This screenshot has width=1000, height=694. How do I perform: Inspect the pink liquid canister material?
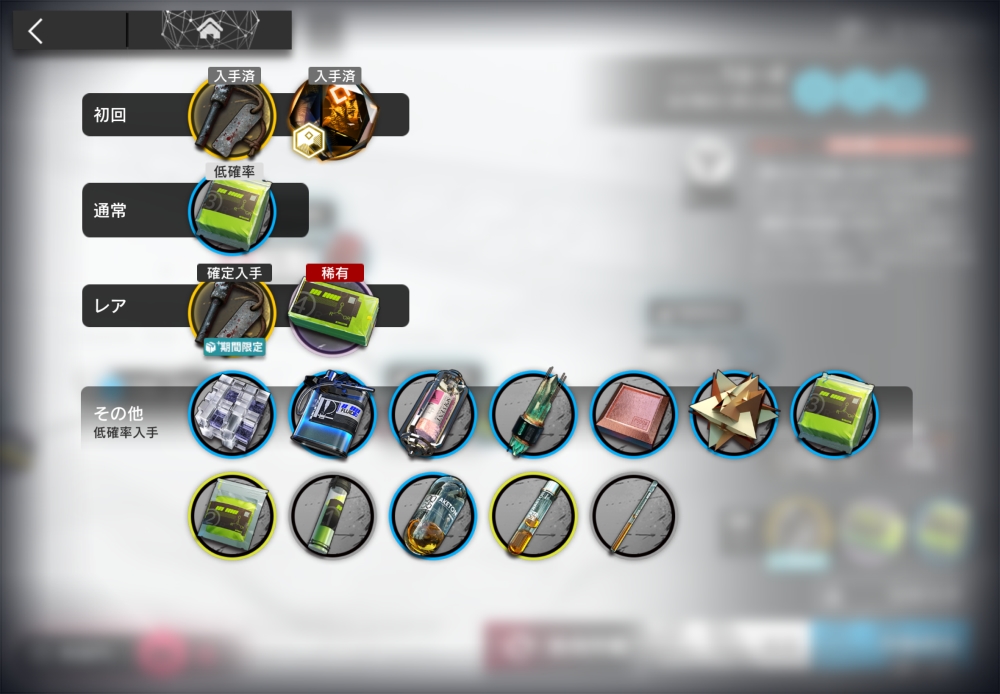tap(432, 415)
